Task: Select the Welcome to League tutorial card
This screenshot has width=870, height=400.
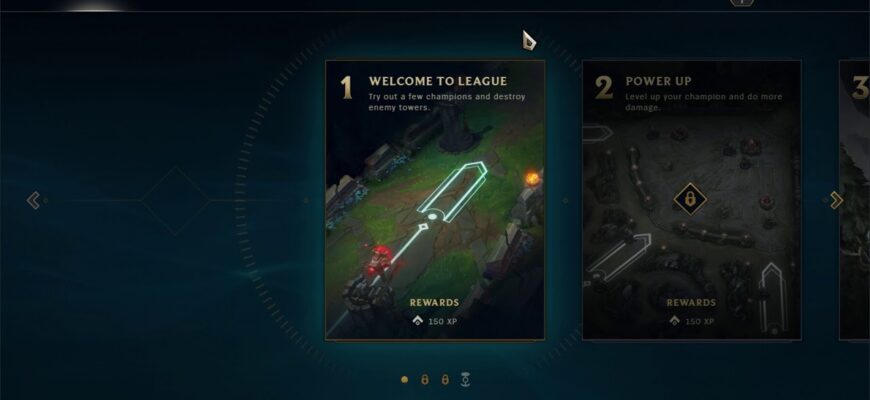Action: tap(435, 200)
